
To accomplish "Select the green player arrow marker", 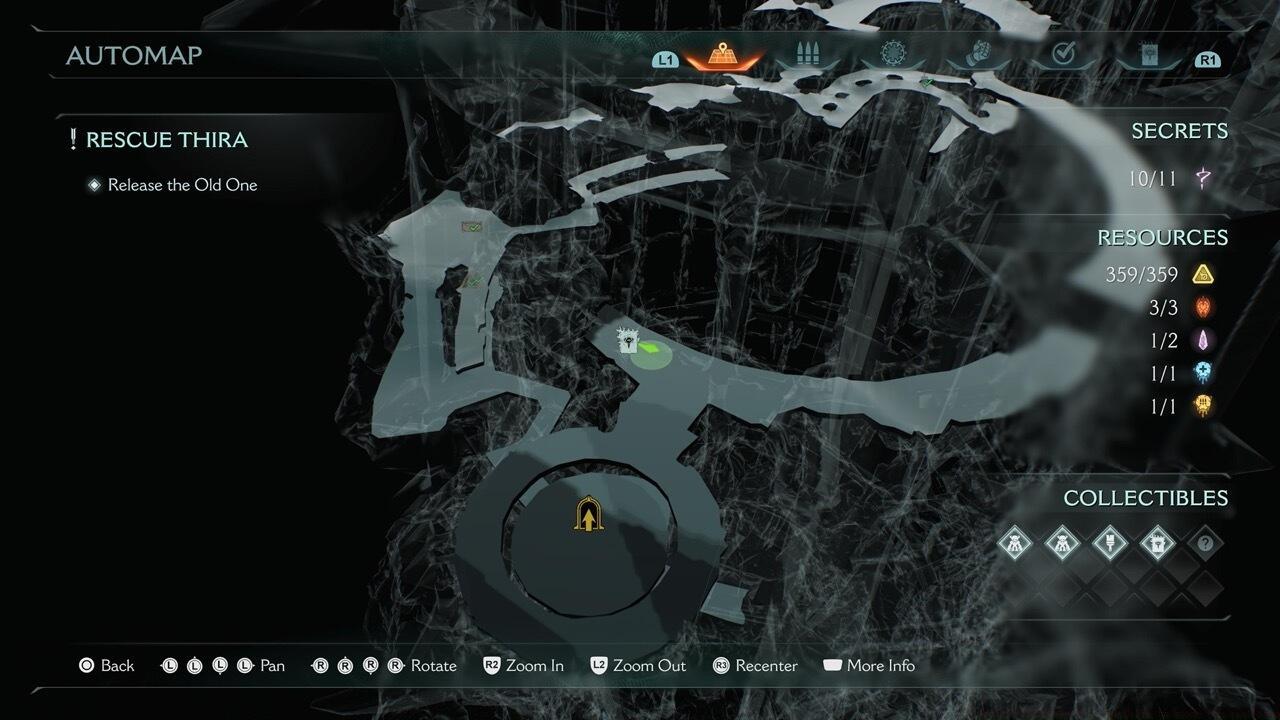I will pyautogui.click(x=650, y=349).
